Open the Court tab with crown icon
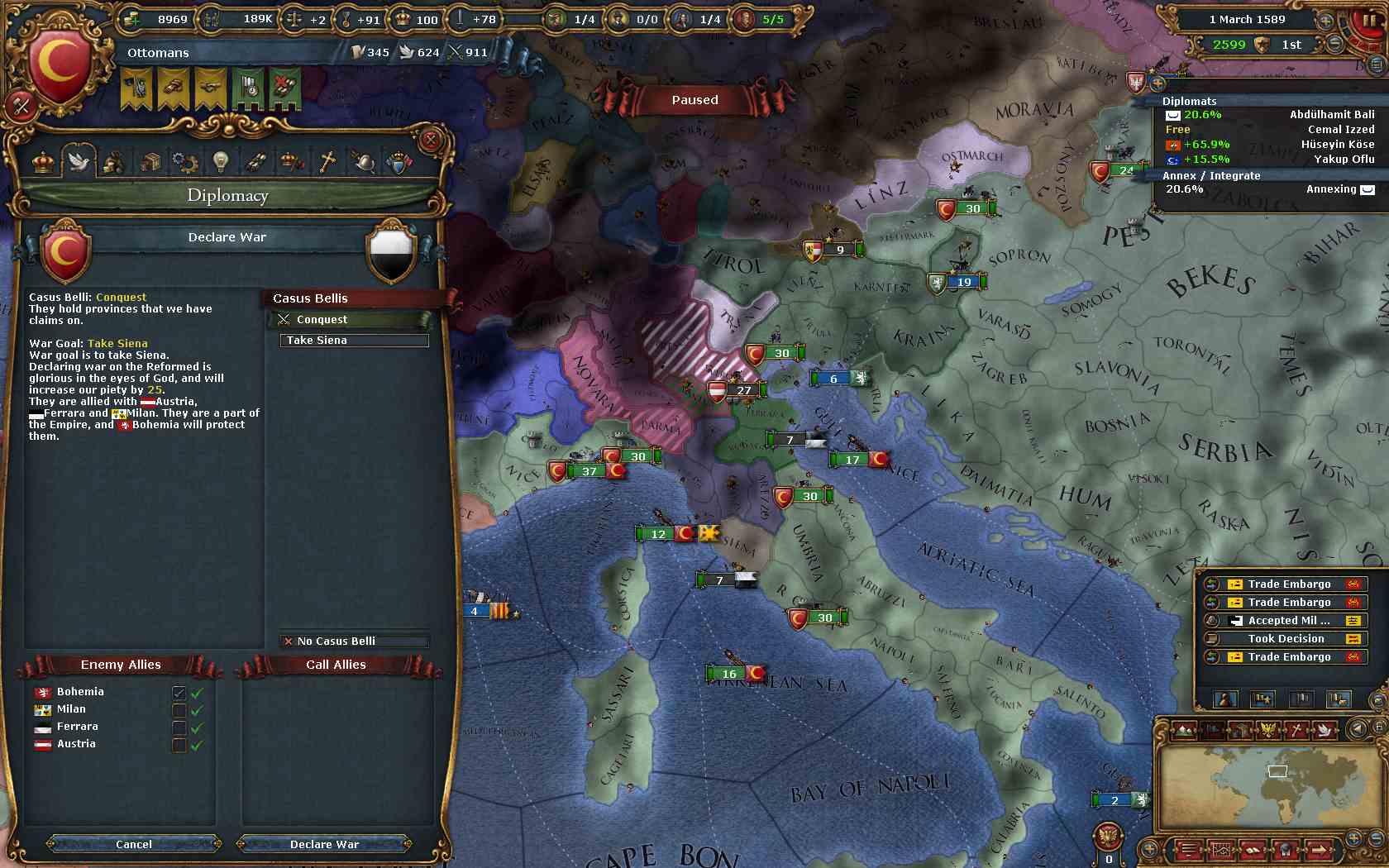This screenshot has height=868, width=1389. tap(43, 161)
